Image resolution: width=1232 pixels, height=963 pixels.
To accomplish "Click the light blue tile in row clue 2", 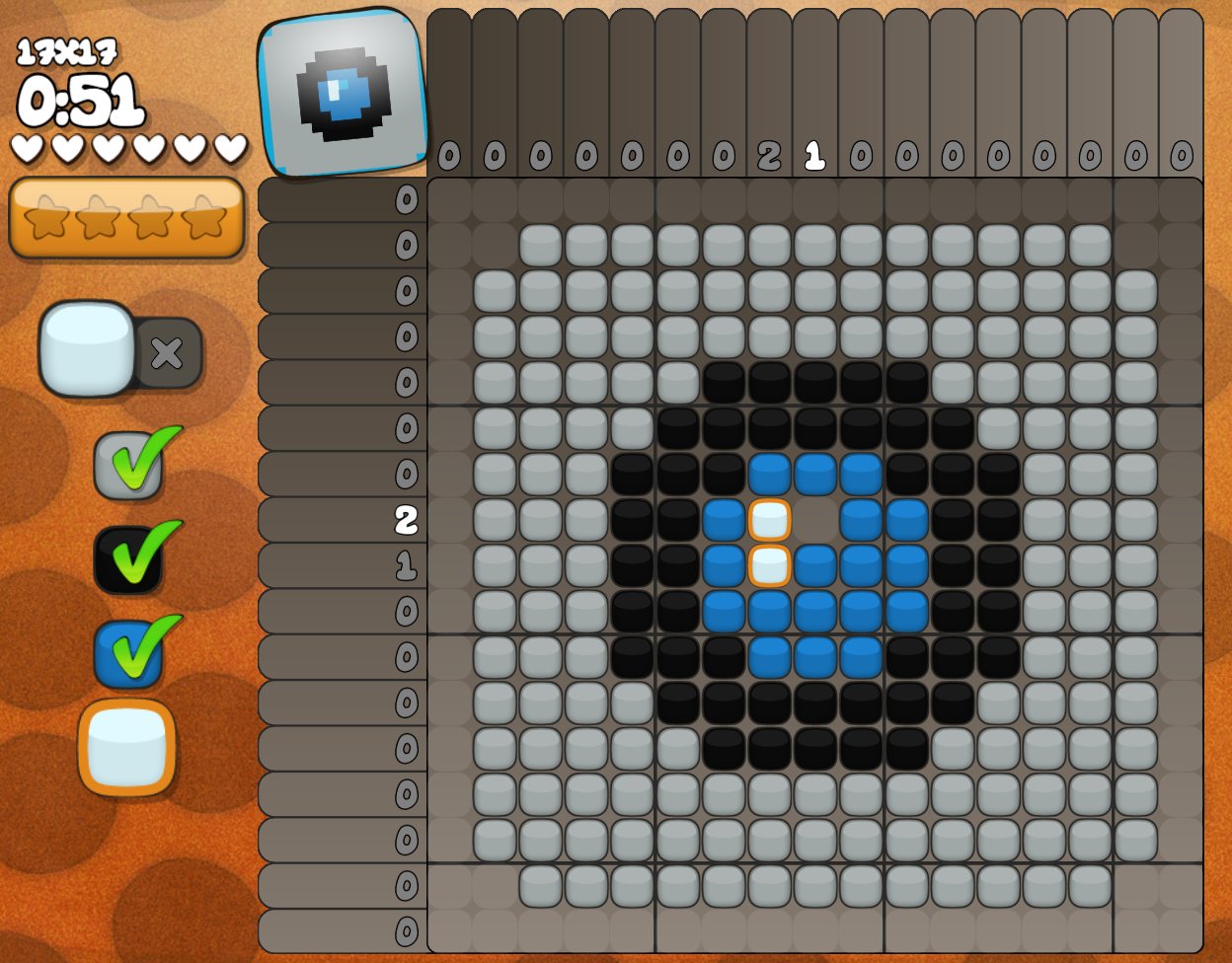I will click(770, 520).
